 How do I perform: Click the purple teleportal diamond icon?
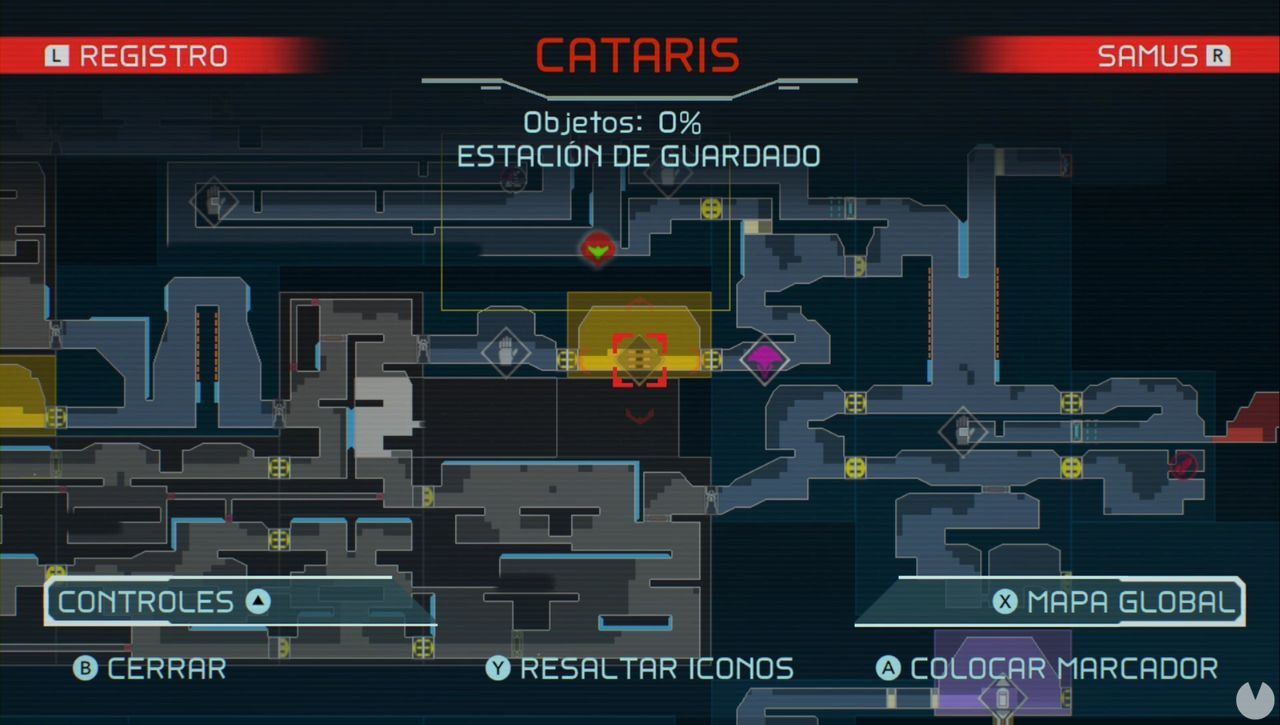tap(765, 361)
